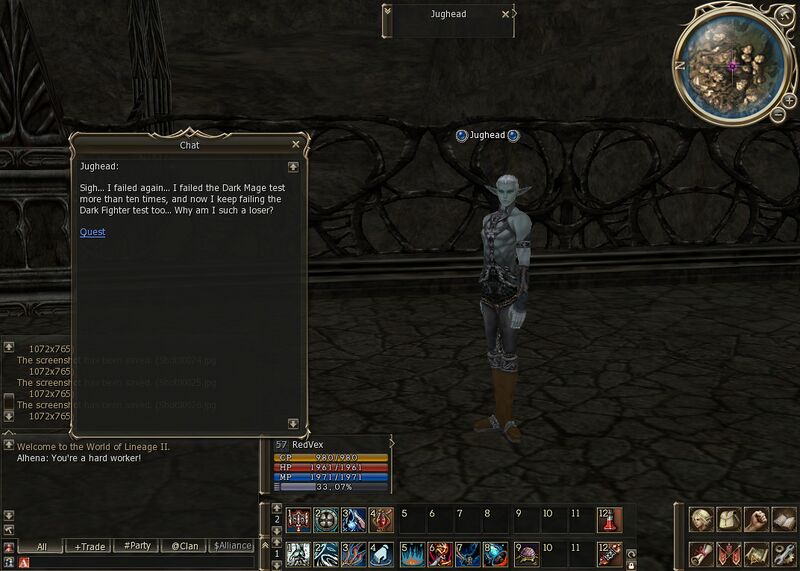Switch to the +Trade chat tab

point(91,546)
